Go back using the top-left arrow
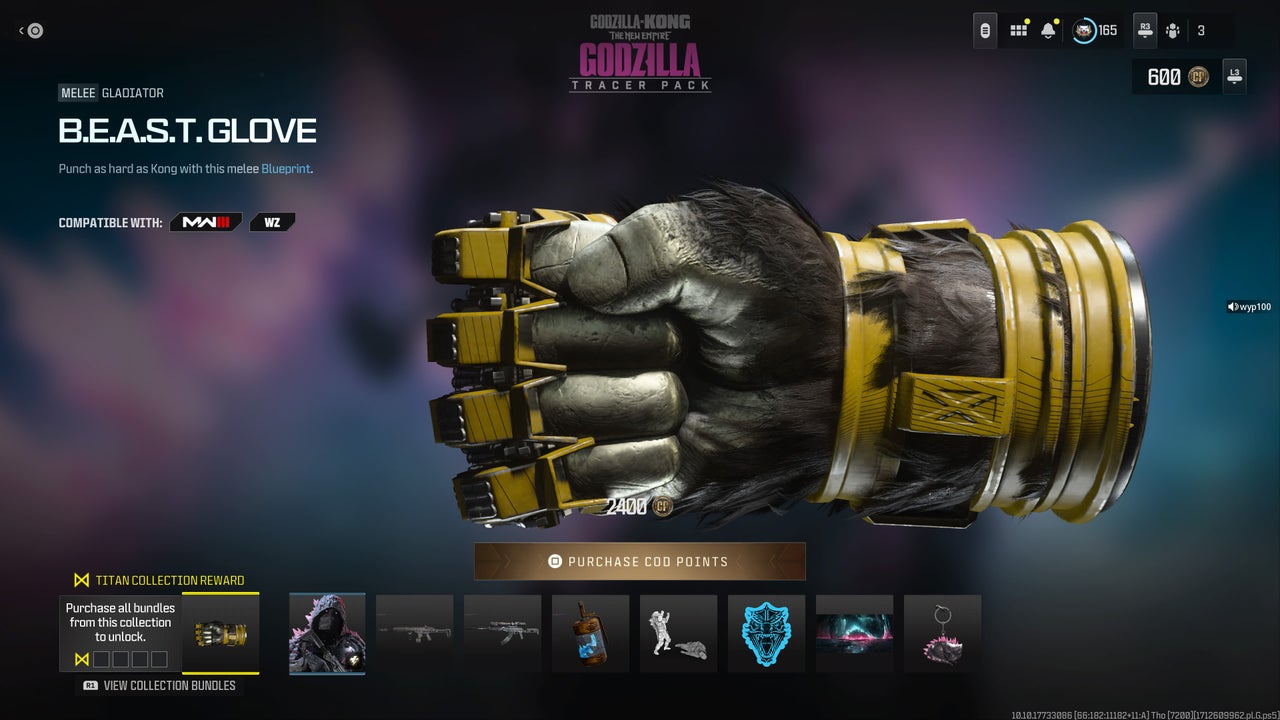This screenshot has height=720, width=1280. pyautogui.click(x=30, y=31)
